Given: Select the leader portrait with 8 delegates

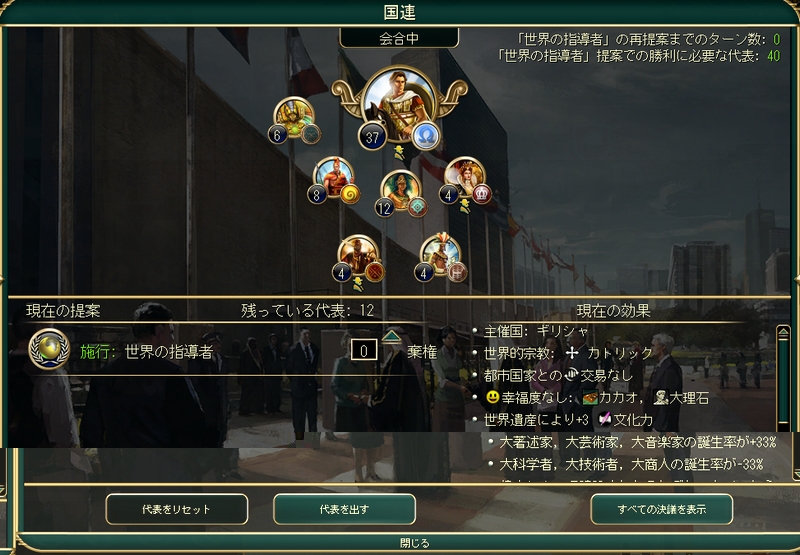Looking at the screenshot, I should pos(335,178).
